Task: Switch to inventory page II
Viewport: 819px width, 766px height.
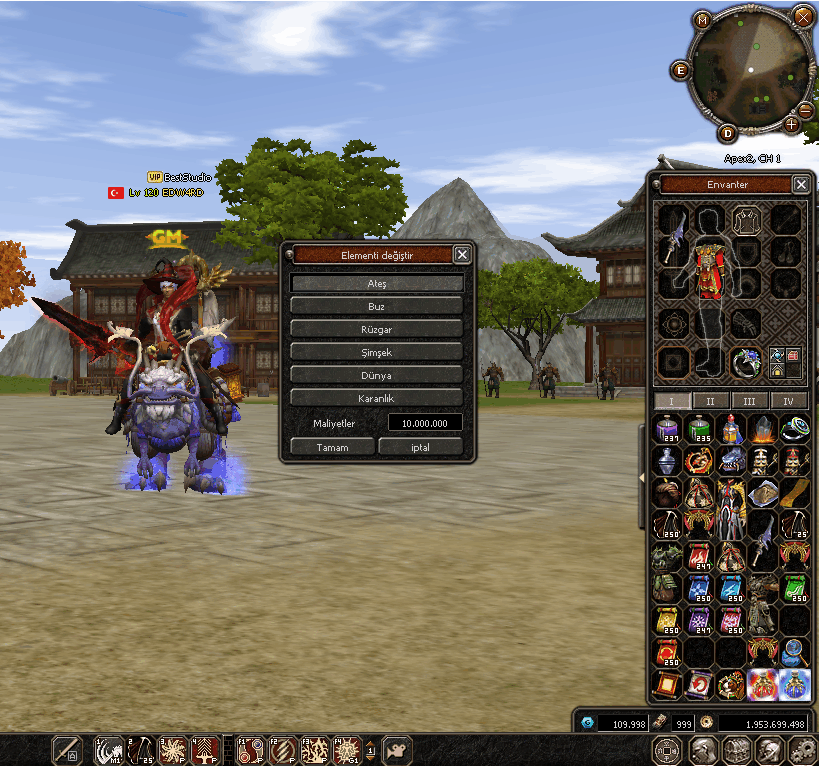Action: [711, 401]
